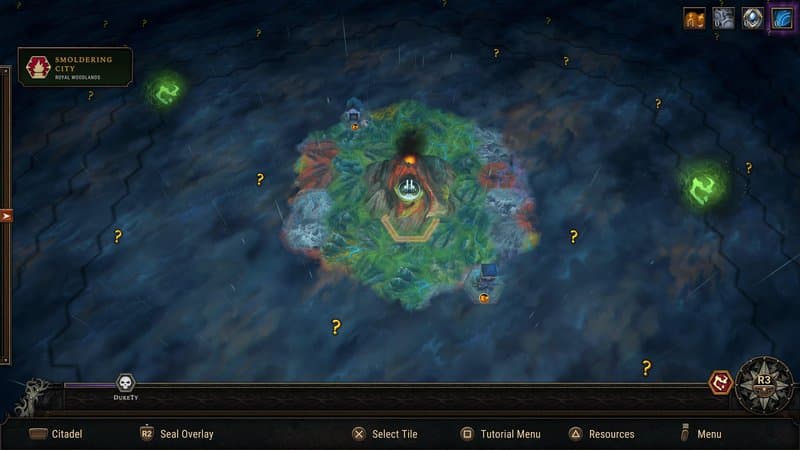Open the Smoldering City info panel
The width and height of the screenshot is (800, 450).
point(75,67)
